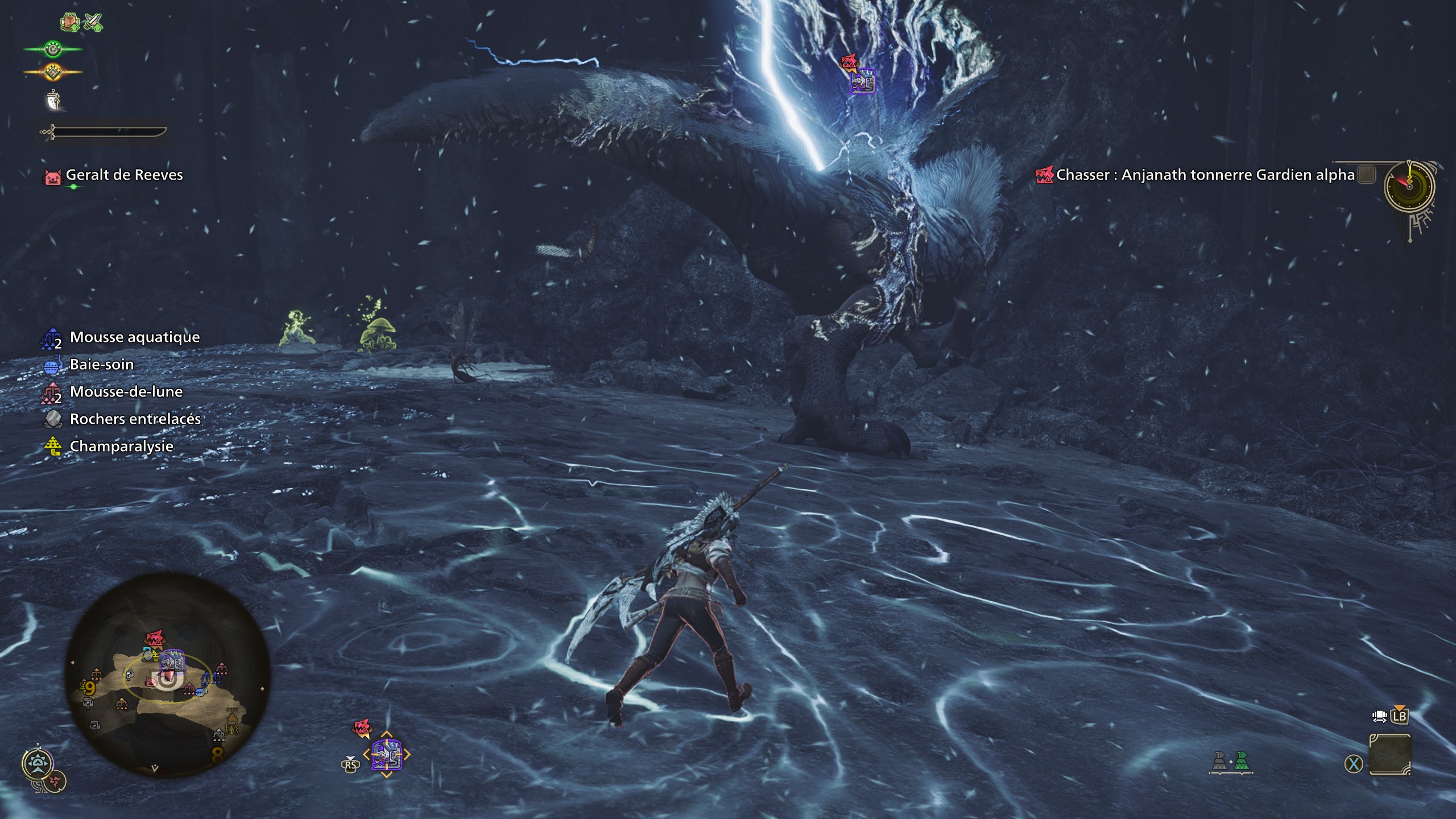
Task: Select the attack-up buff icon
Action: [x=93, y=22]
